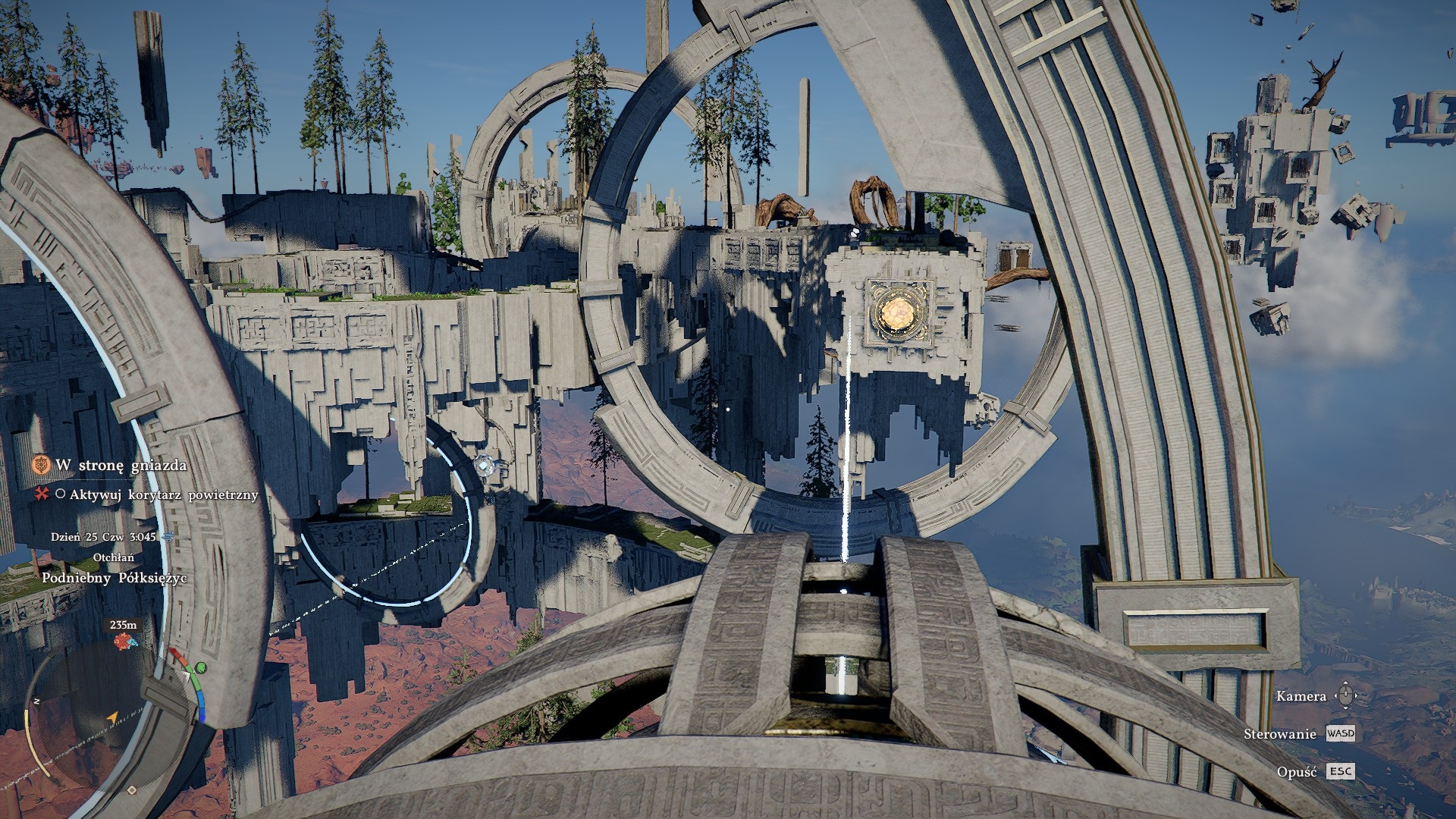
Task: Click the "Opuść" exit label
Action: coord(1296,771)
